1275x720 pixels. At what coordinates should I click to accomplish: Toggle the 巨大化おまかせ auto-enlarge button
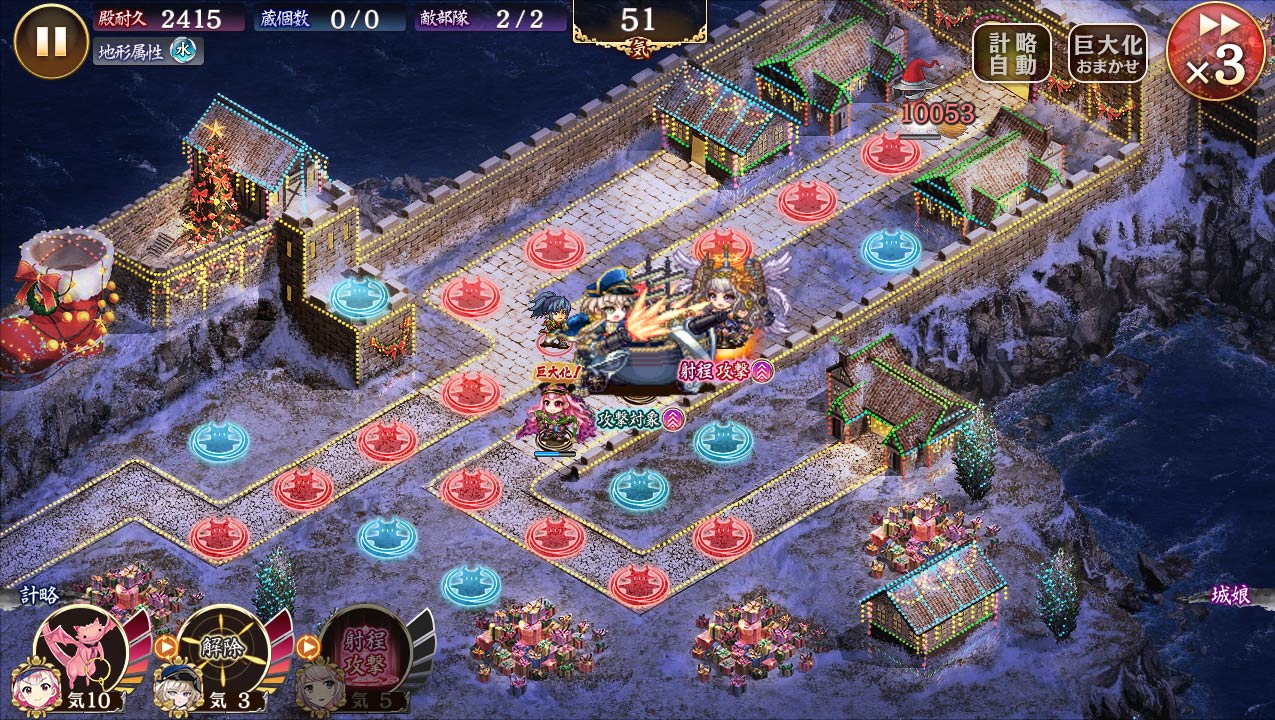click(x=1107, y=53)
